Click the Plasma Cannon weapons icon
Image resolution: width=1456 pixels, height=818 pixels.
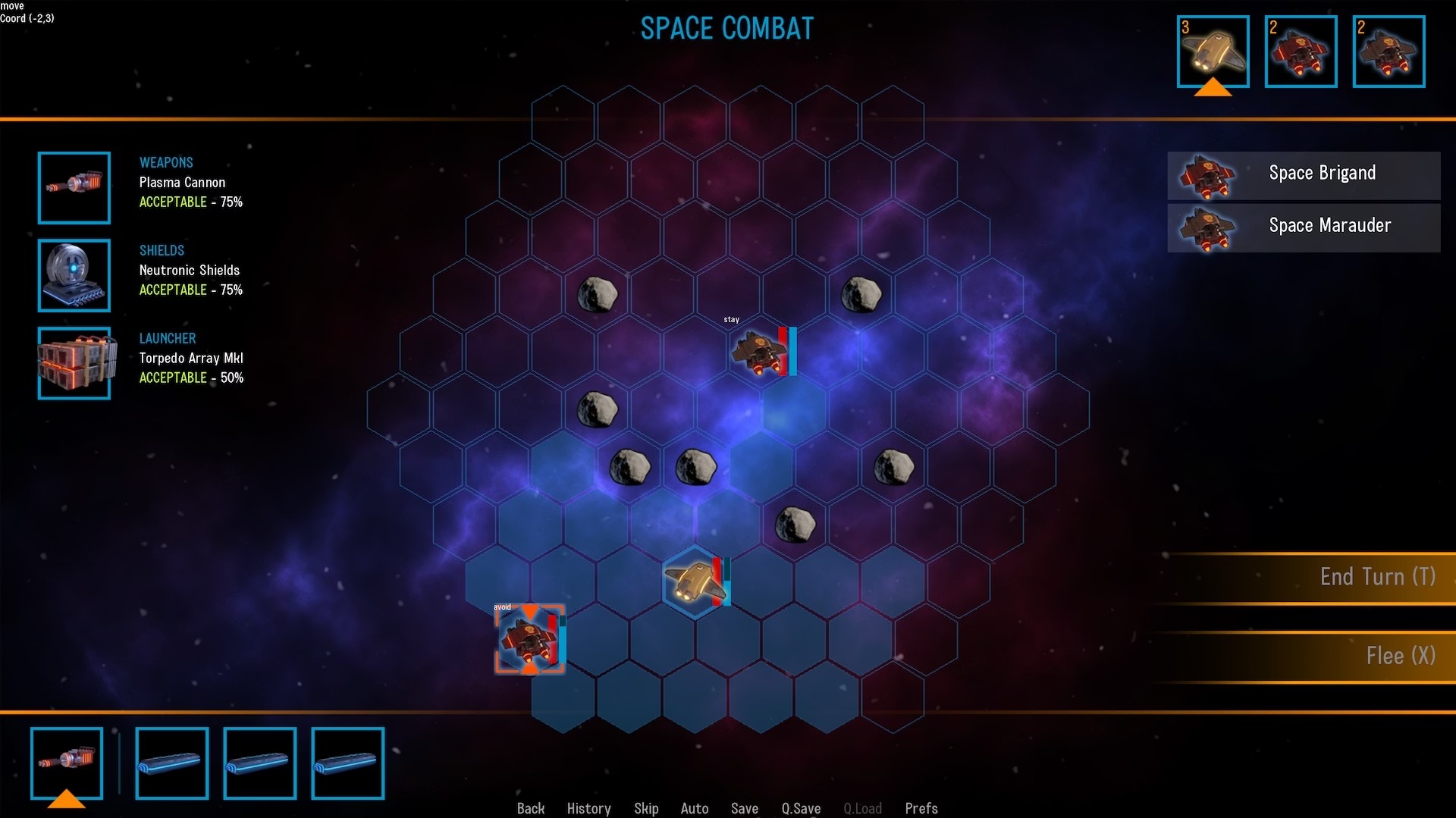coord(74,188)
